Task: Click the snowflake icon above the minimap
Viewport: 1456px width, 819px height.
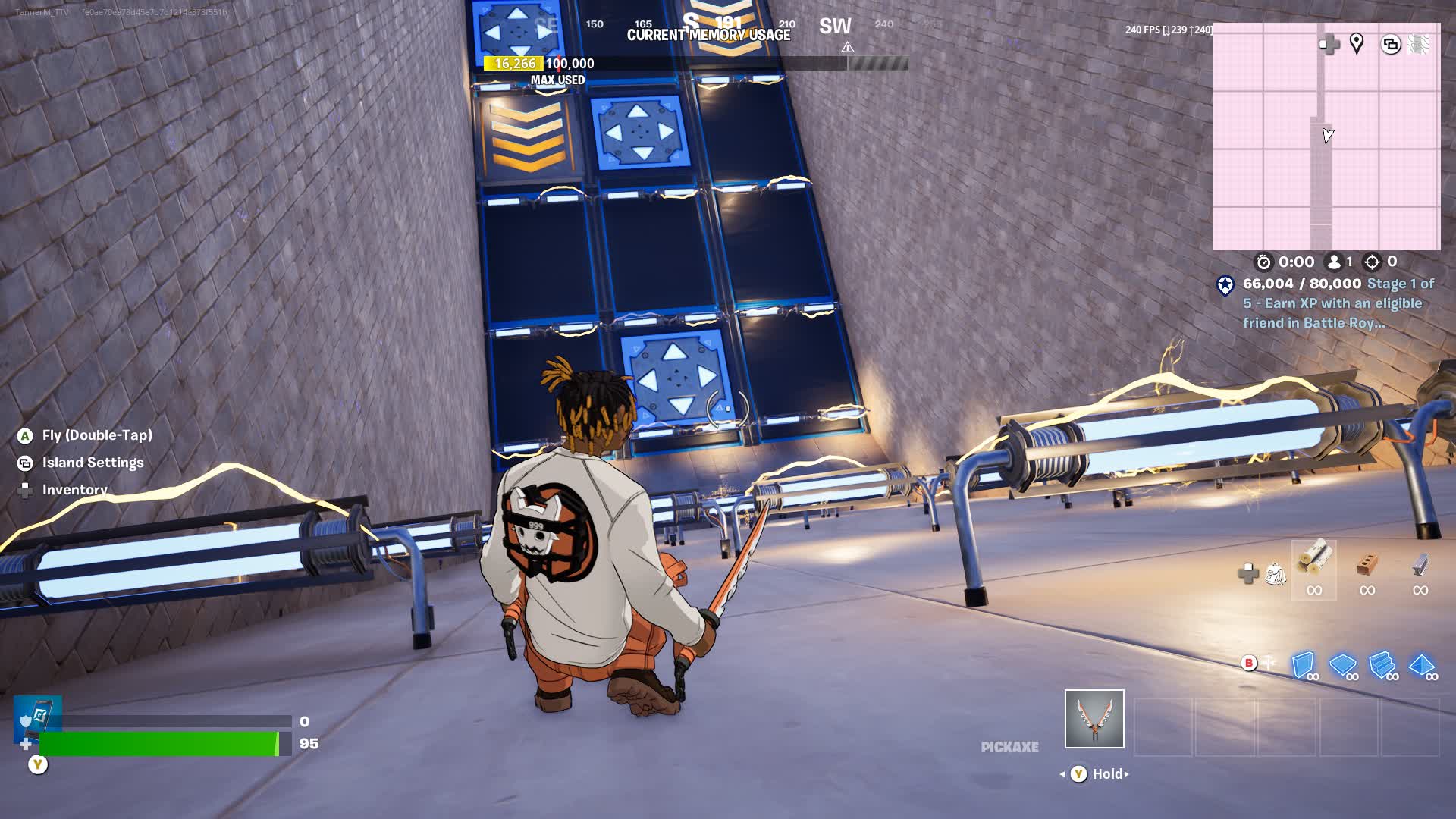Action: 1417,43
